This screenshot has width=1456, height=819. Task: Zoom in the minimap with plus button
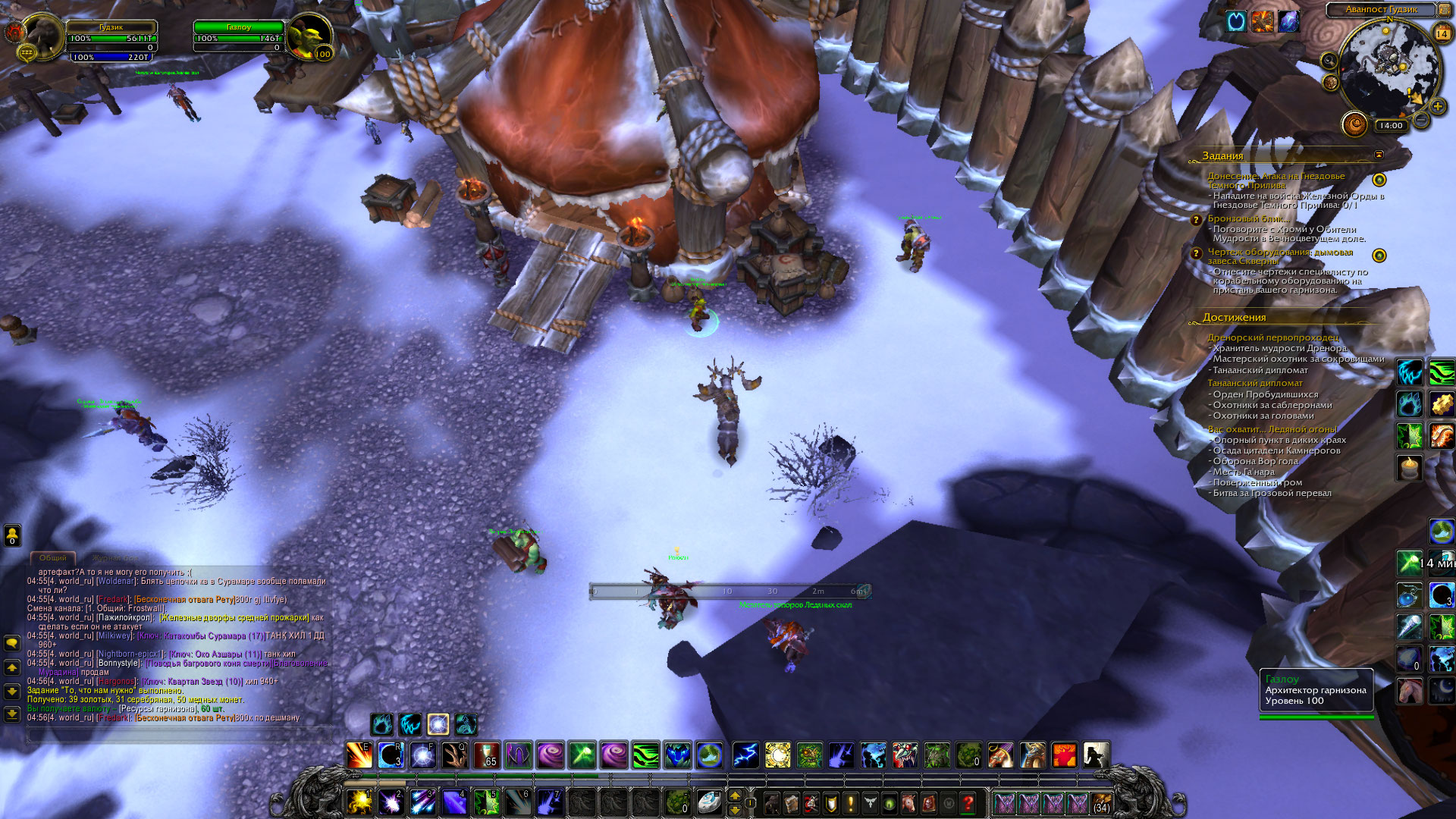point(1437,107)
